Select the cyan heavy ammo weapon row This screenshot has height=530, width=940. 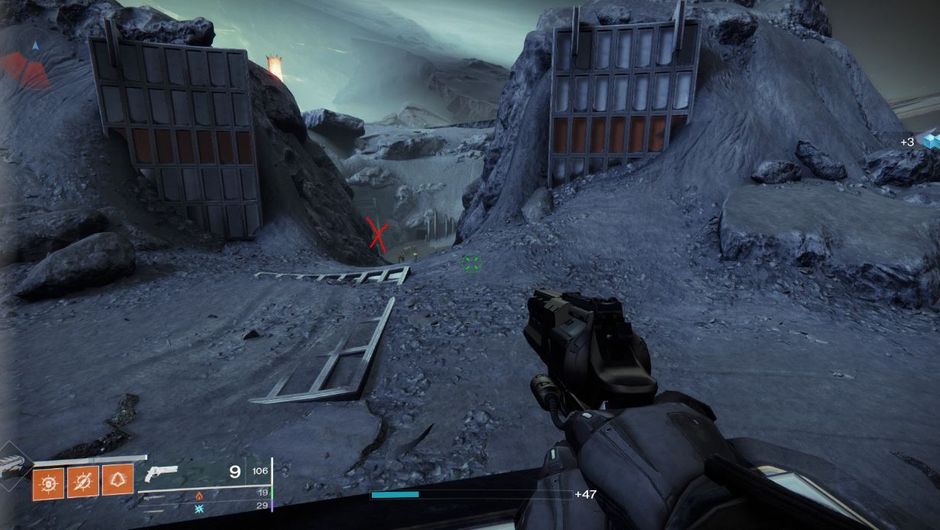200,508
